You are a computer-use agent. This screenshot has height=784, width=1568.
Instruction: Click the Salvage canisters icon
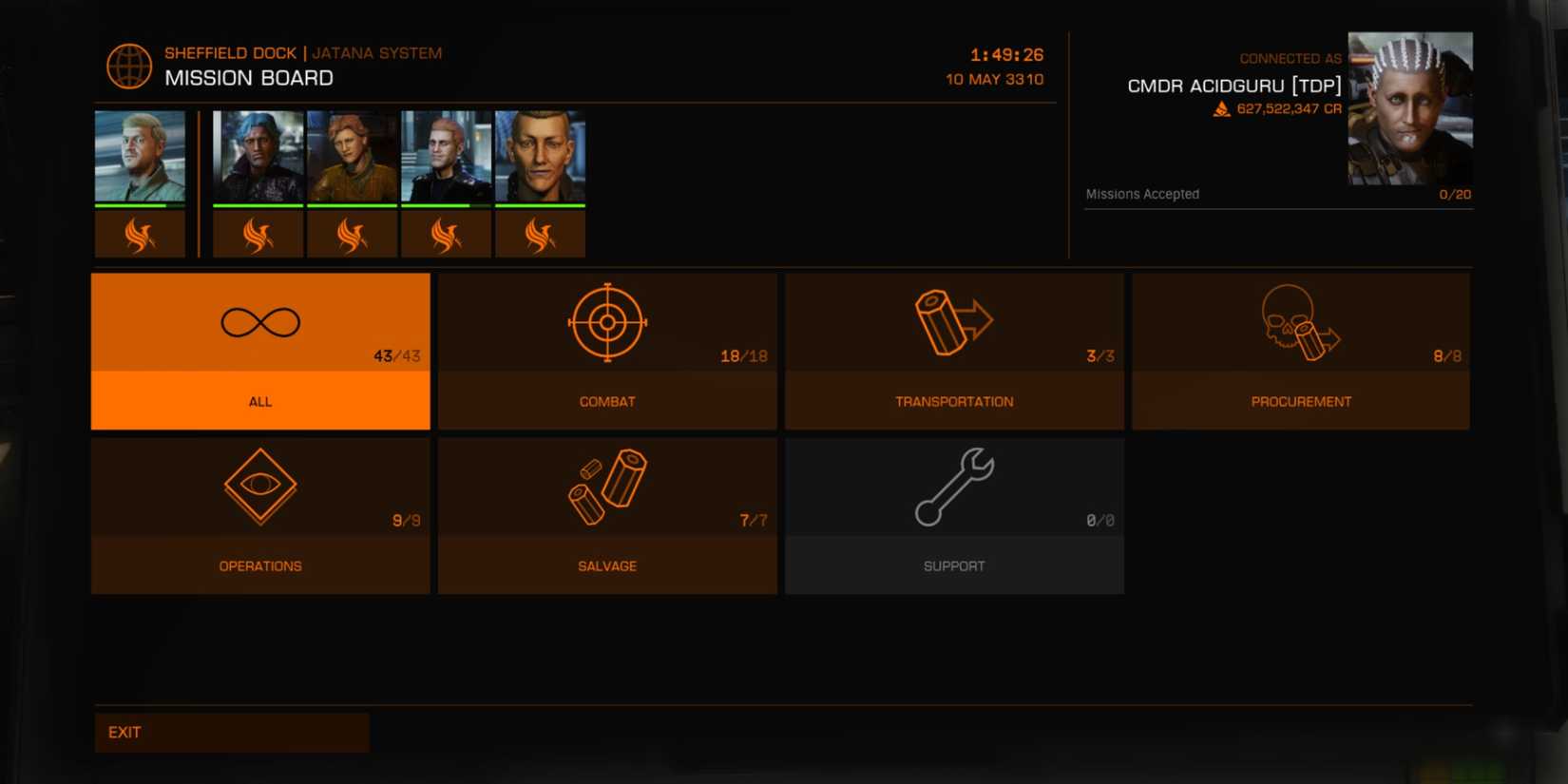[x=606, y=487]
